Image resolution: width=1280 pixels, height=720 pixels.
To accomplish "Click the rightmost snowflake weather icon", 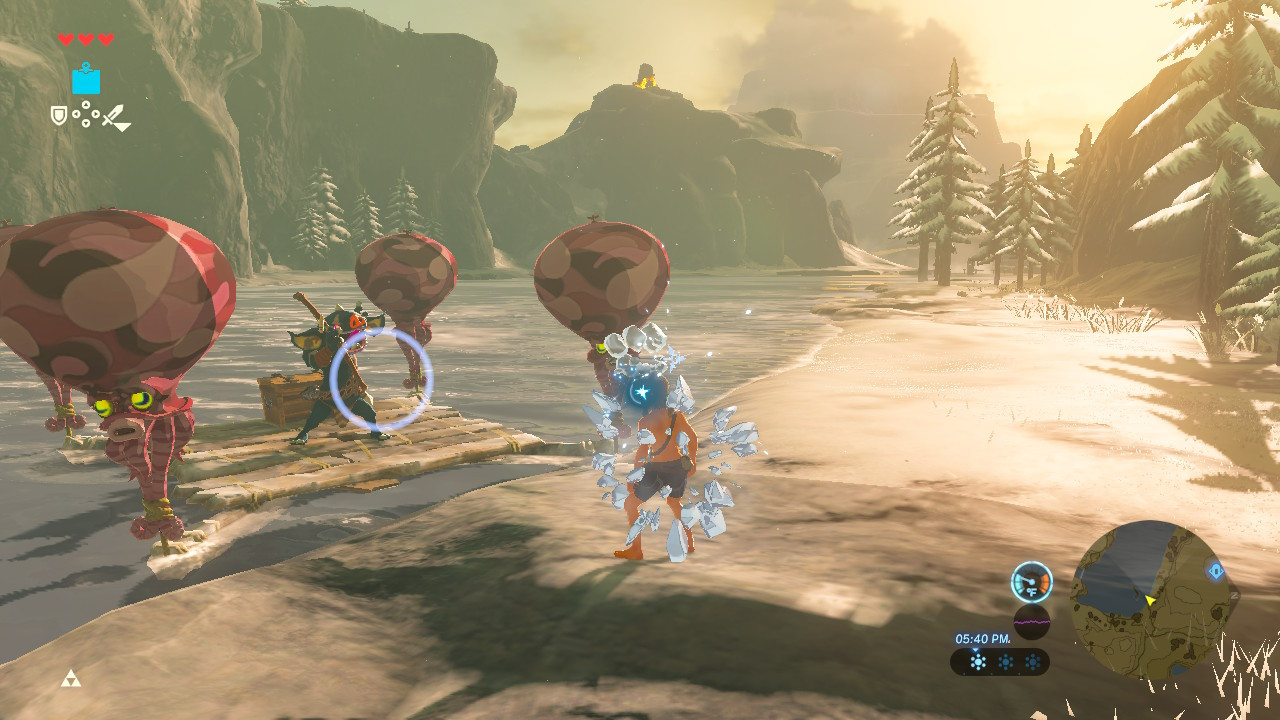I will 1033,660.
